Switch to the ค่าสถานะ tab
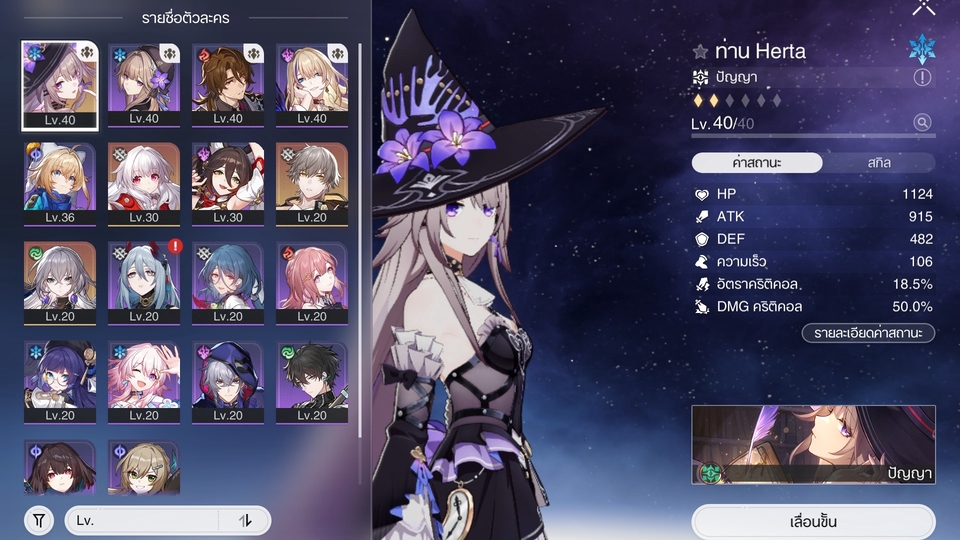Image resolution: width=960 pixels, height=540 pixels. [757, 162]
